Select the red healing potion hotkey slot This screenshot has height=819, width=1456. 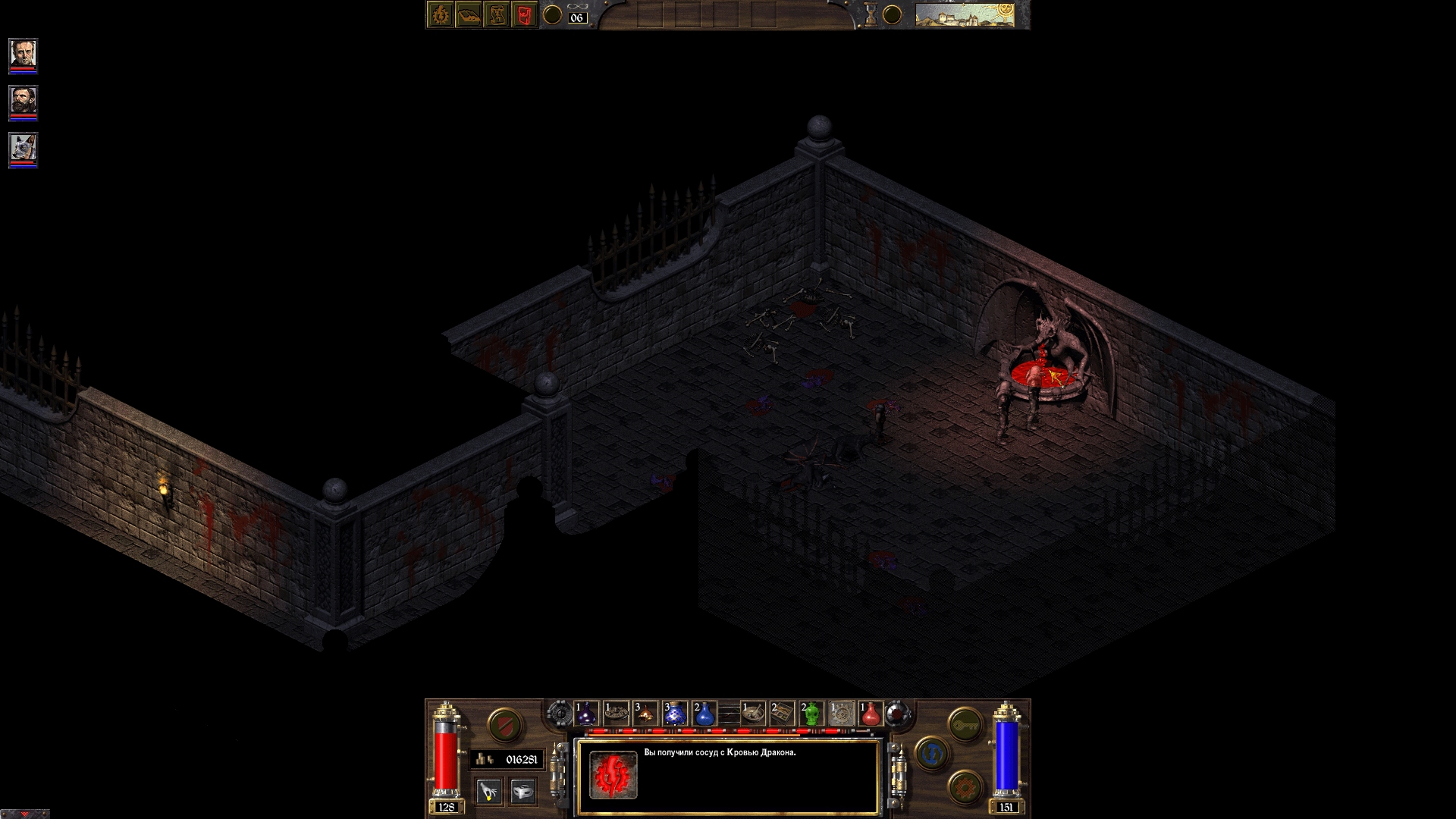870,714
